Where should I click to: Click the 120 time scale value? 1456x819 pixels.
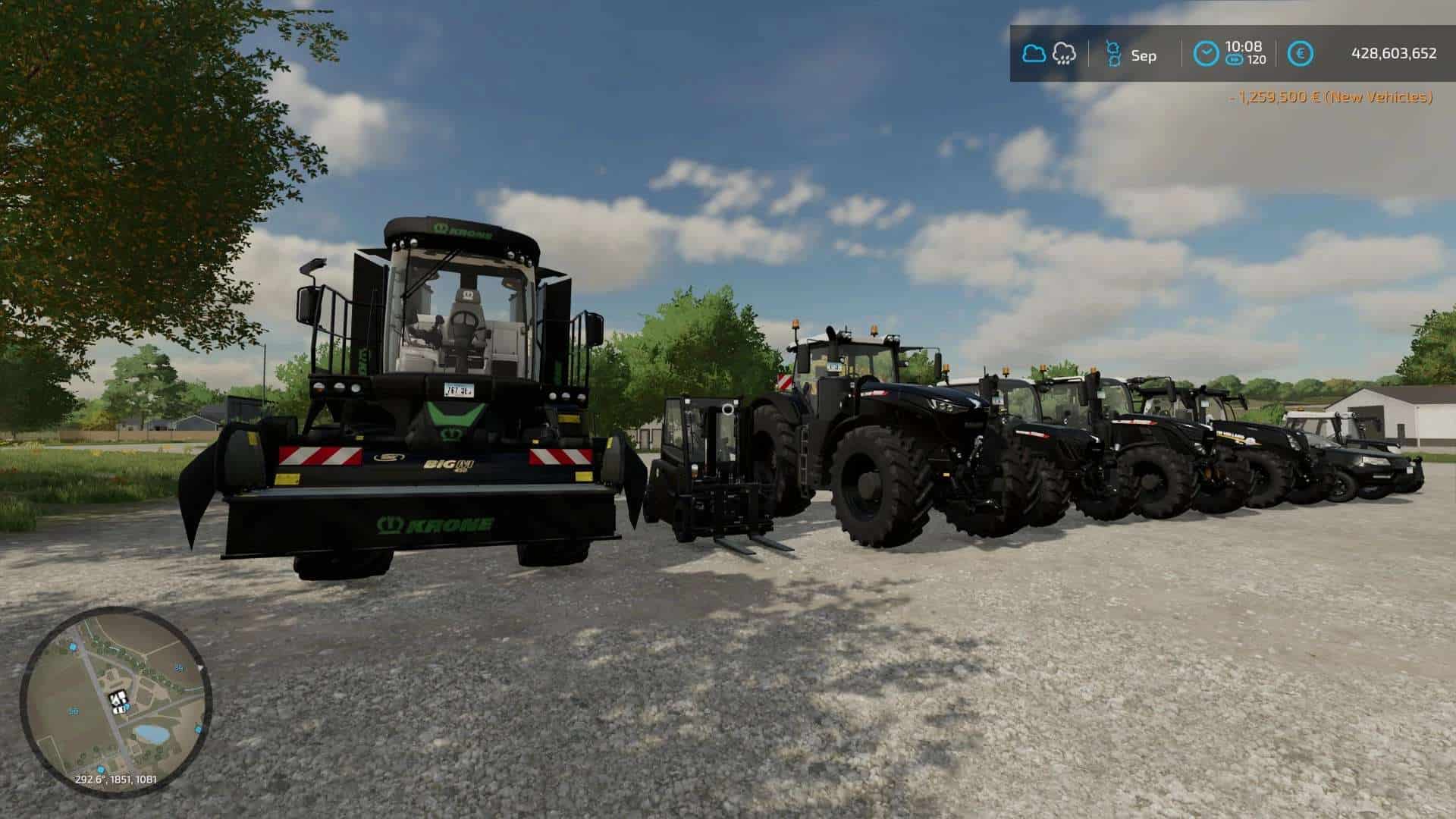coord(1257,59)
